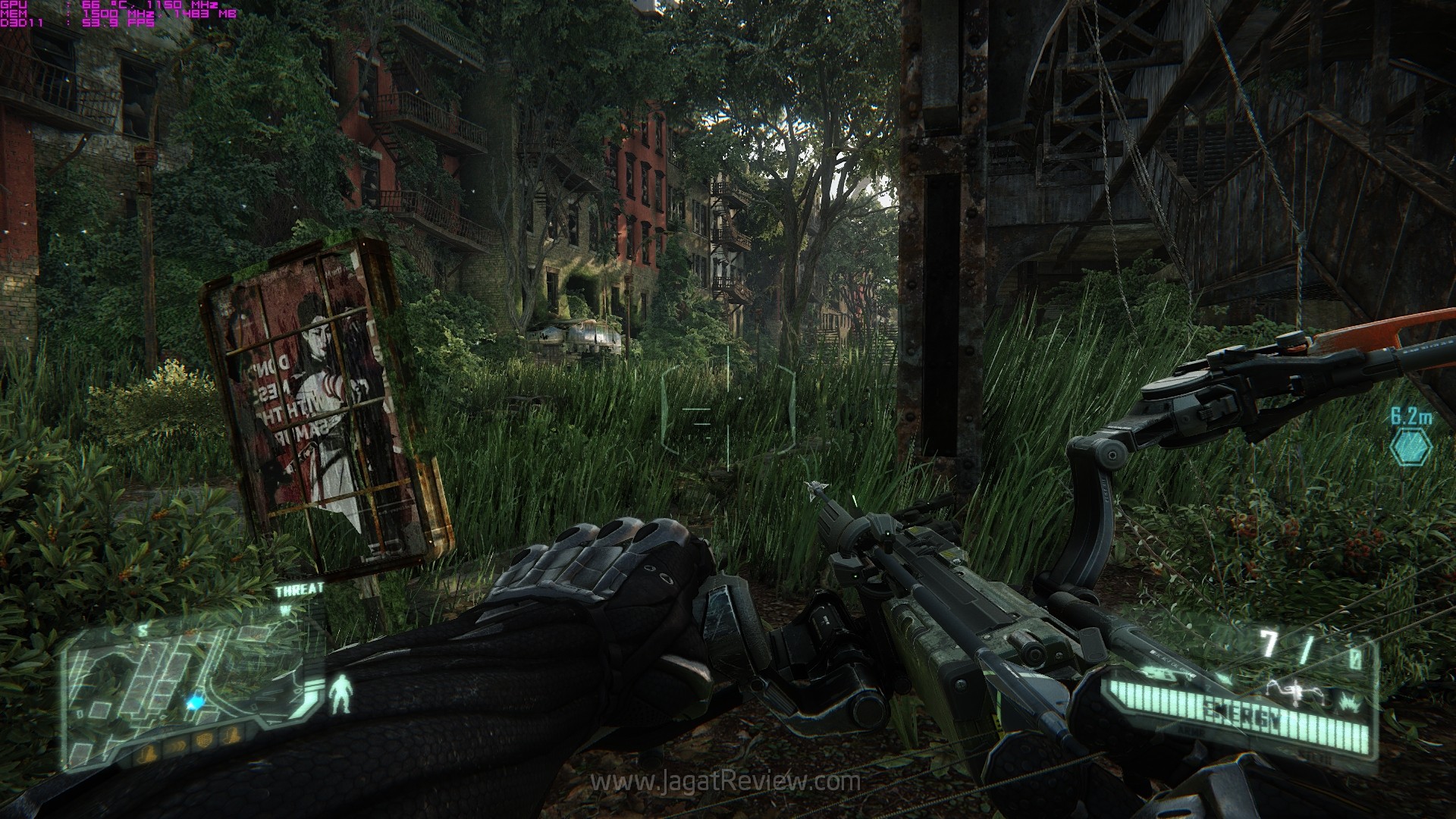
Task: Select the blue hexagonal objective marker
Action: pyautogui.click(x=1410, y=447)
